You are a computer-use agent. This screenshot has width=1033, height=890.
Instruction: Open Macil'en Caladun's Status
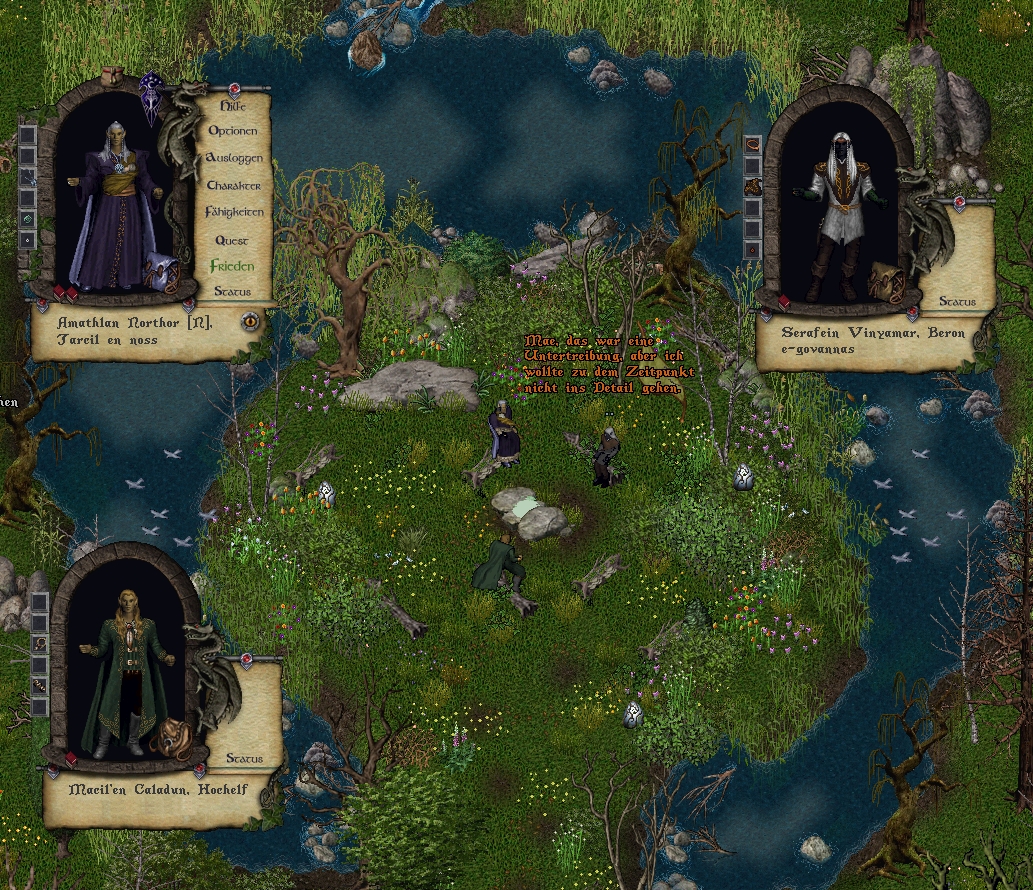pos(244,759)
